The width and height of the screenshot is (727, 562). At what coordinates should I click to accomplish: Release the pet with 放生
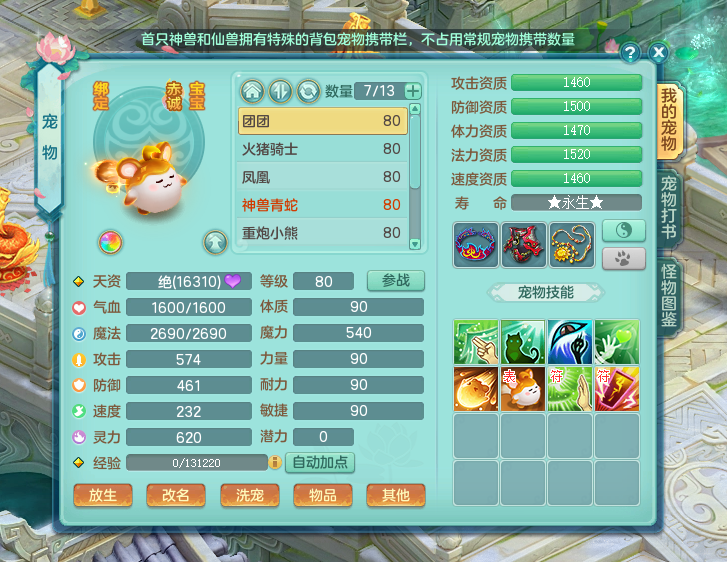tap(103, 495)
